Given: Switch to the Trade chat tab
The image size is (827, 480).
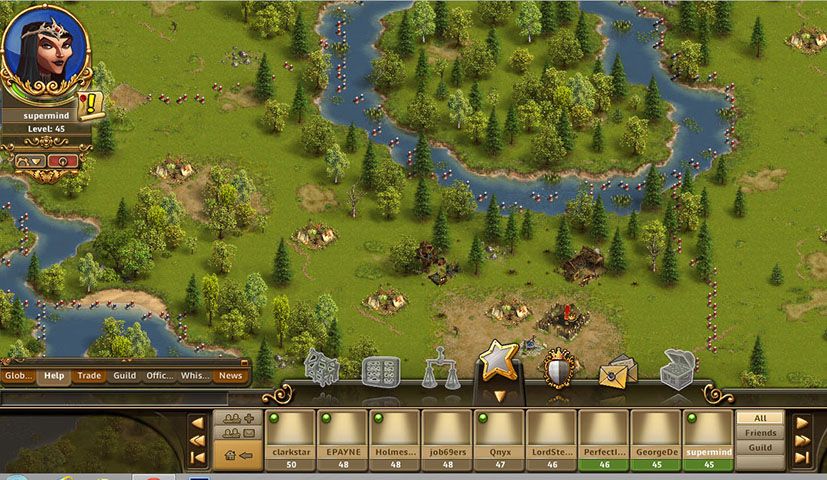Looking at the screenshot, I should tap(90, 376).
